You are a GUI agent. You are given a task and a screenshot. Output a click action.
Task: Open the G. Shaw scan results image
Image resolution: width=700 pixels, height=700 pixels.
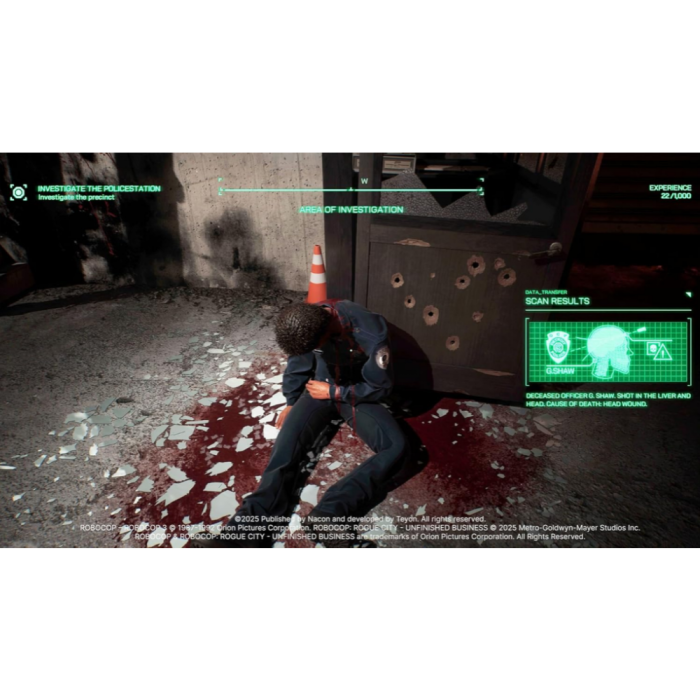(x=607, y=352)
